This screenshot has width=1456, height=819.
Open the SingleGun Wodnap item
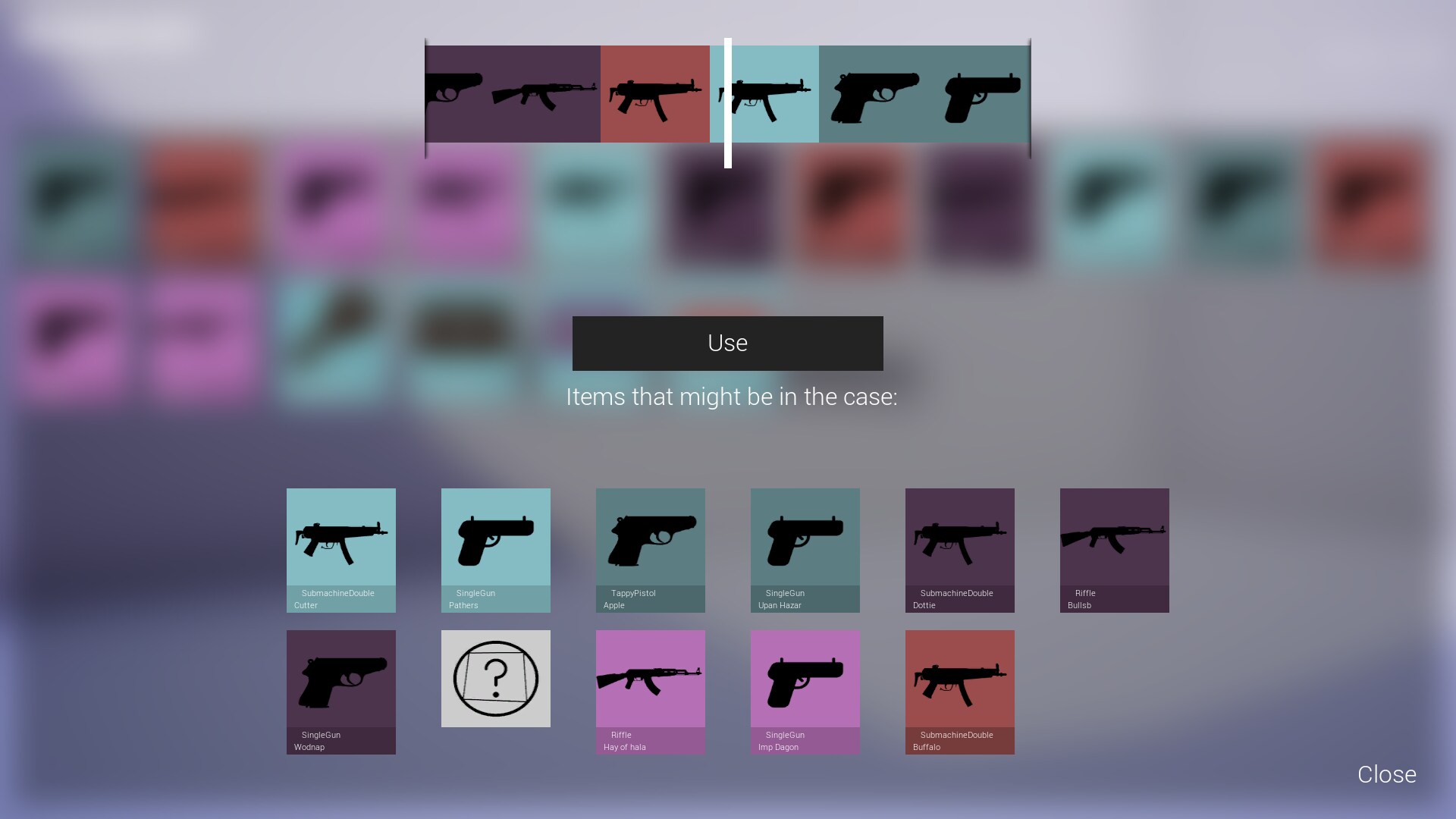(340, 692)
